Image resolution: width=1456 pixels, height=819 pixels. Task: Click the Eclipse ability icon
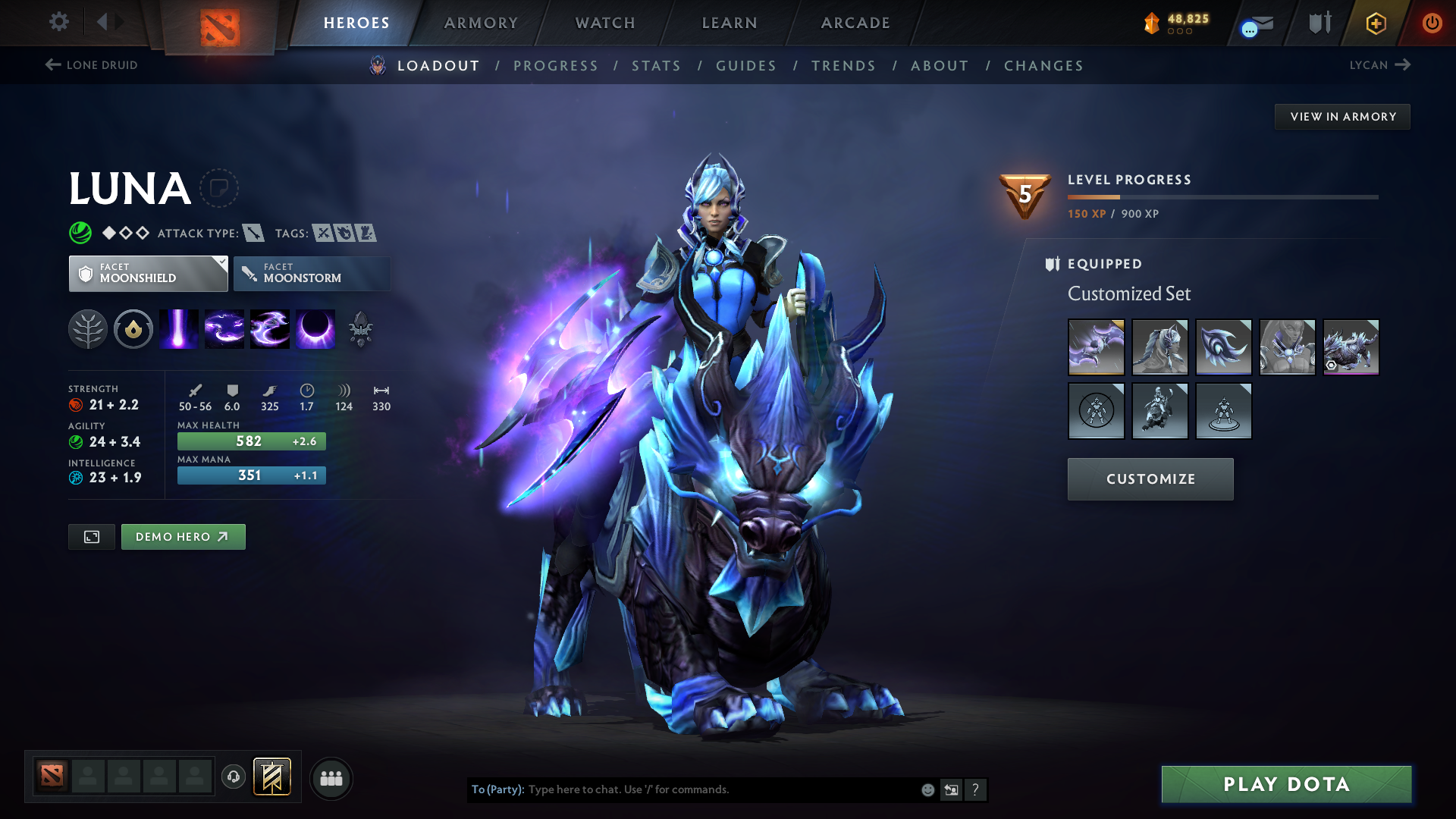tap(315, 328)
